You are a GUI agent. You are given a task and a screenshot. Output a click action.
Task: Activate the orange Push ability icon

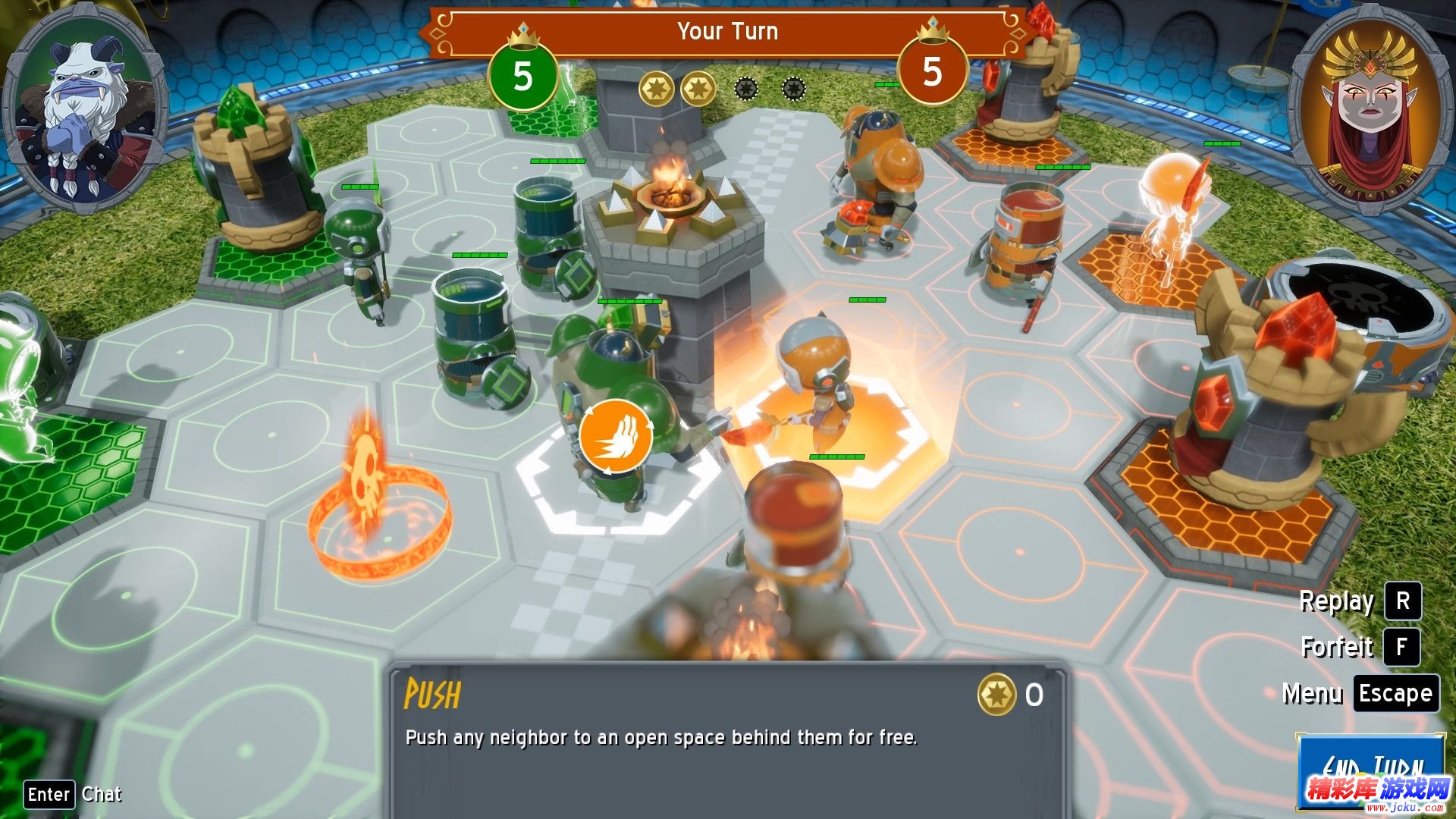[616, 437]
